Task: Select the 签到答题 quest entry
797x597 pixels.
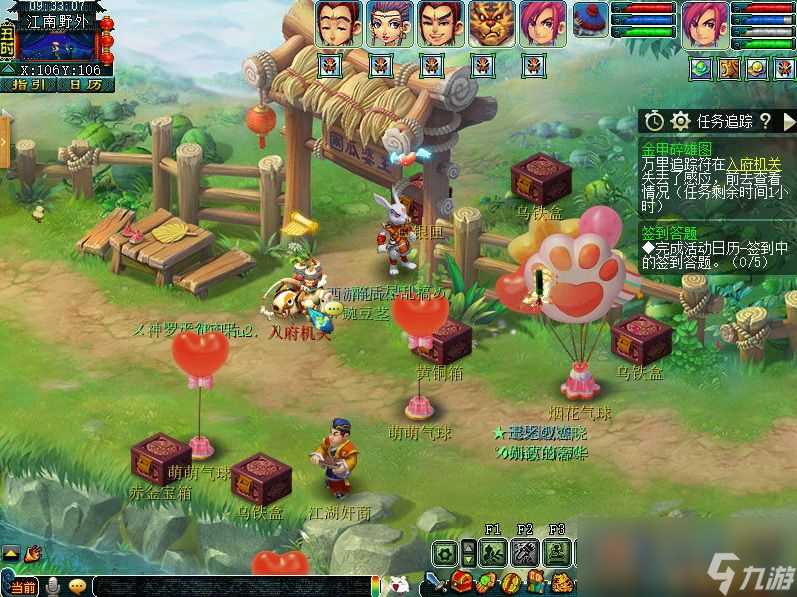Action: [672, 233]
